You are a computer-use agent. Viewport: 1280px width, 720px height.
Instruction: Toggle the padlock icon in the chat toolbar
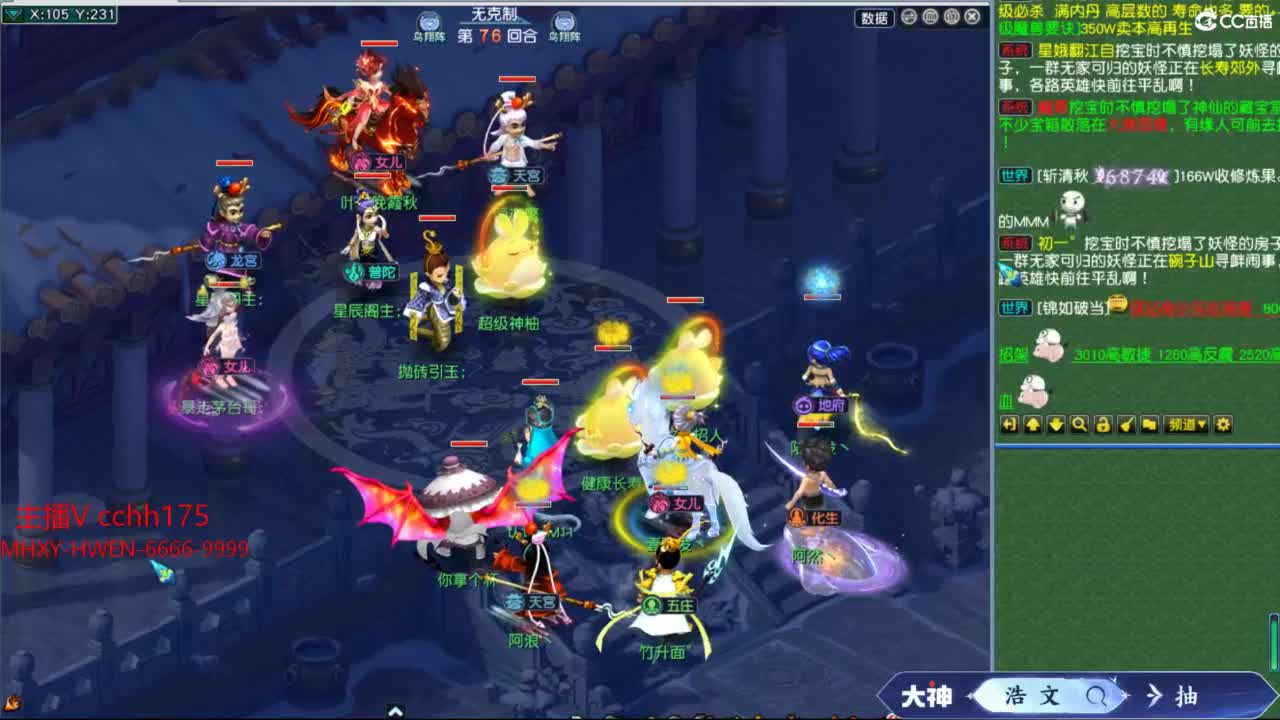tap(1101, 425)
